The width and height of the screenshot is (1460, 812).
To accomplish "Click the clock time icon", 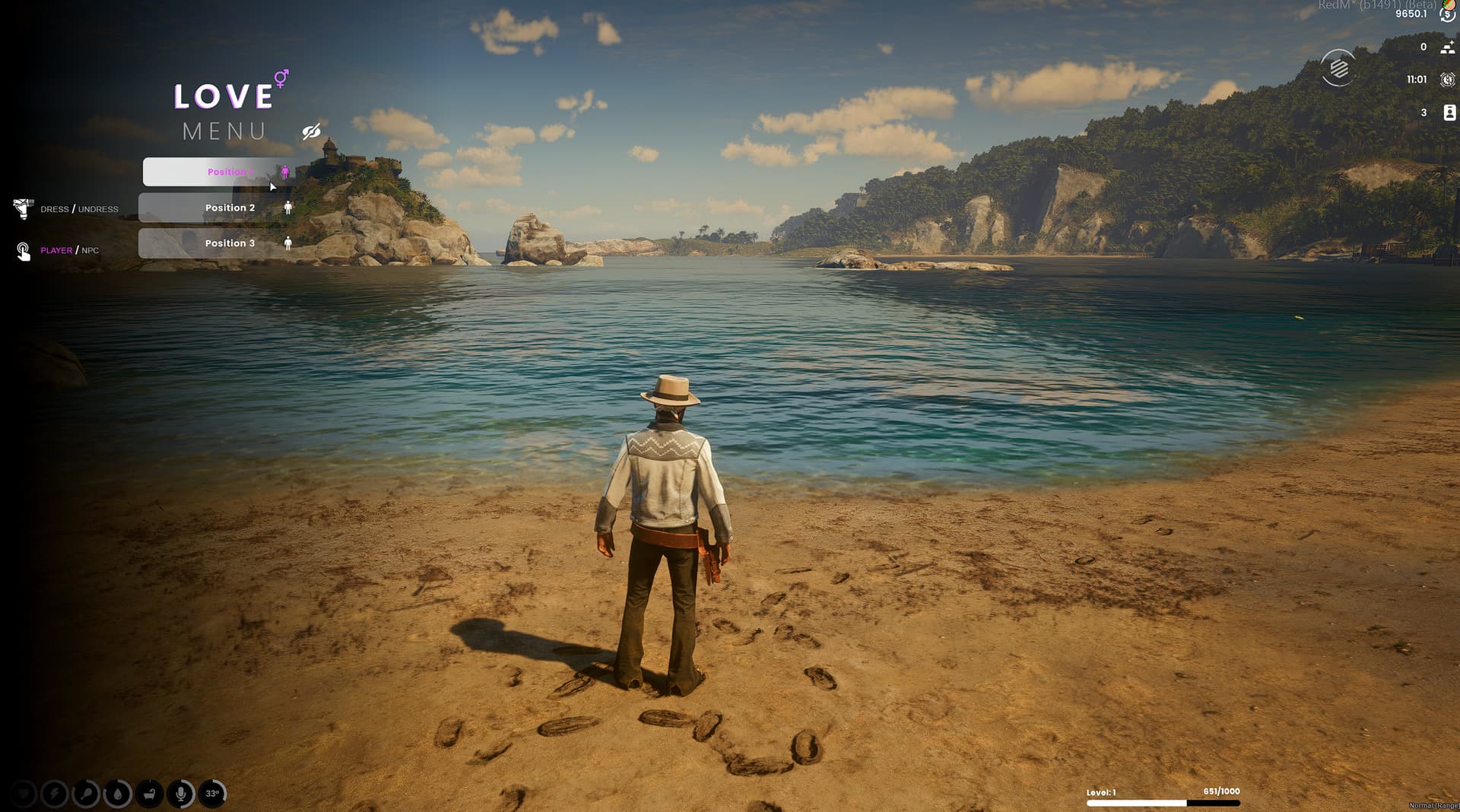I will click(1448, 79).
